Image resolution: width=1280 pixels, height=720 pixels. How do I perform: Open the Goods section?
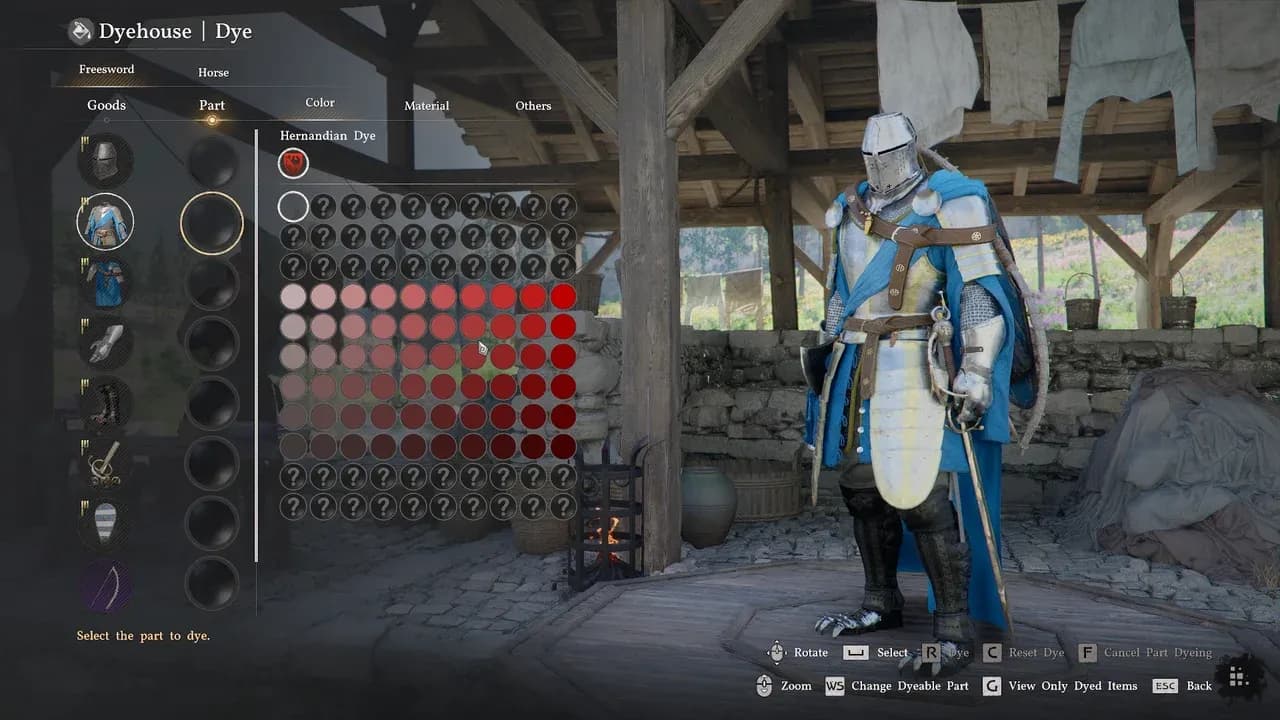pos(106,104)
